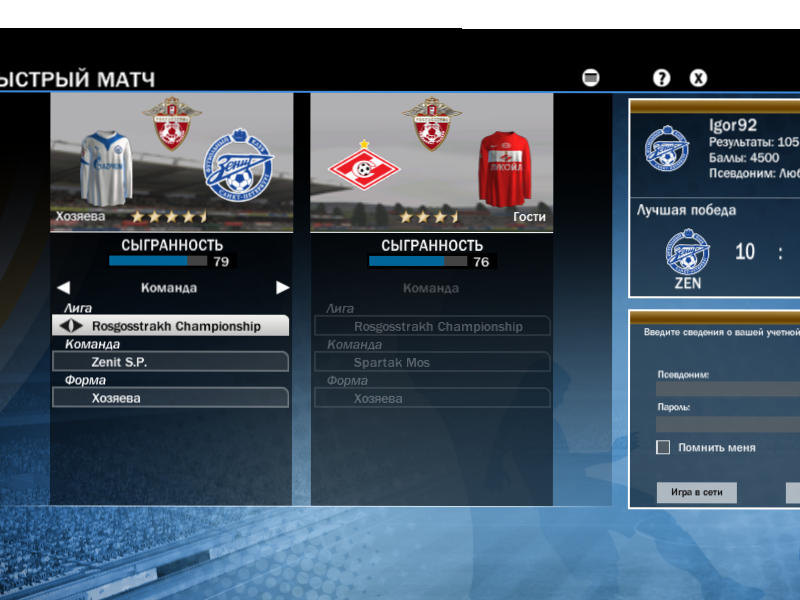Screen dimensions: 800x600
Task: Select the highlighted Rosgosstrakh Championship league row
Action: [171, 326]
